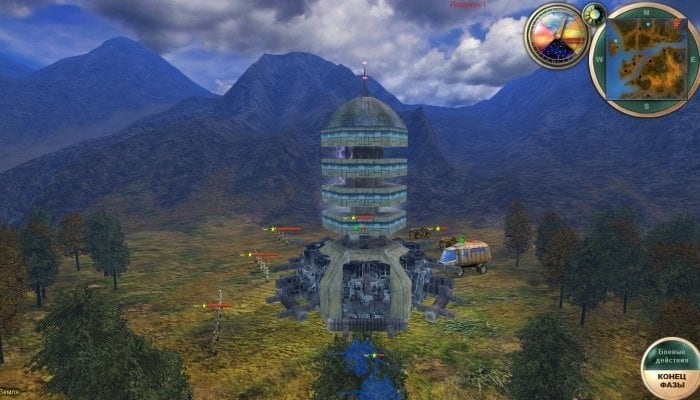Image resolution: width=700 pixels, height=400 pixels.
Task: Click the "КОНЕЦ ФАЗЫ" end phase button
Action: (670, 379)
